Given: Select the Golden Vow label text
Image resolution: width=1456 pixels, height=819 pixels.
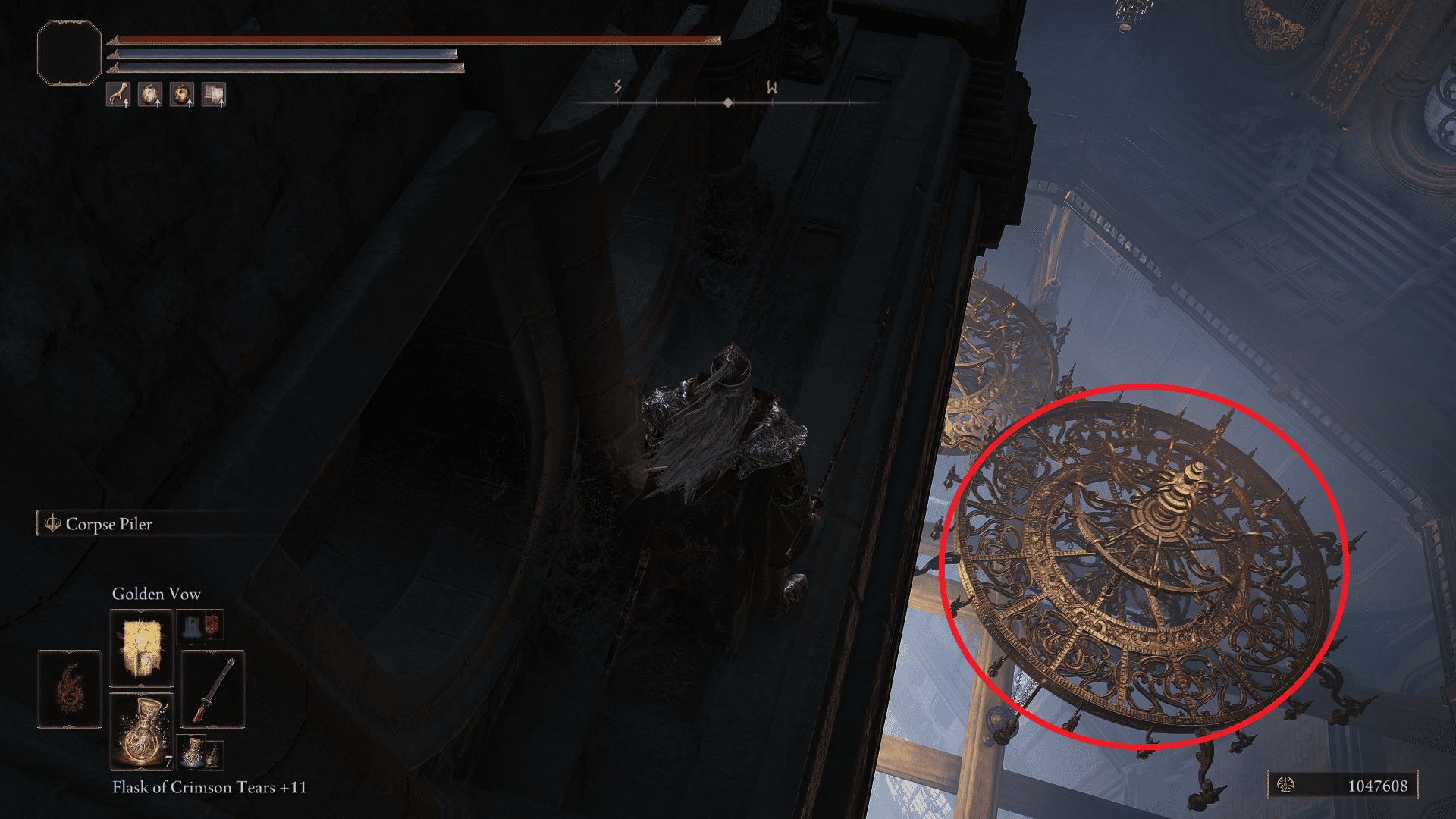Looking at the screenshot, I should click(x=155, y=595).
